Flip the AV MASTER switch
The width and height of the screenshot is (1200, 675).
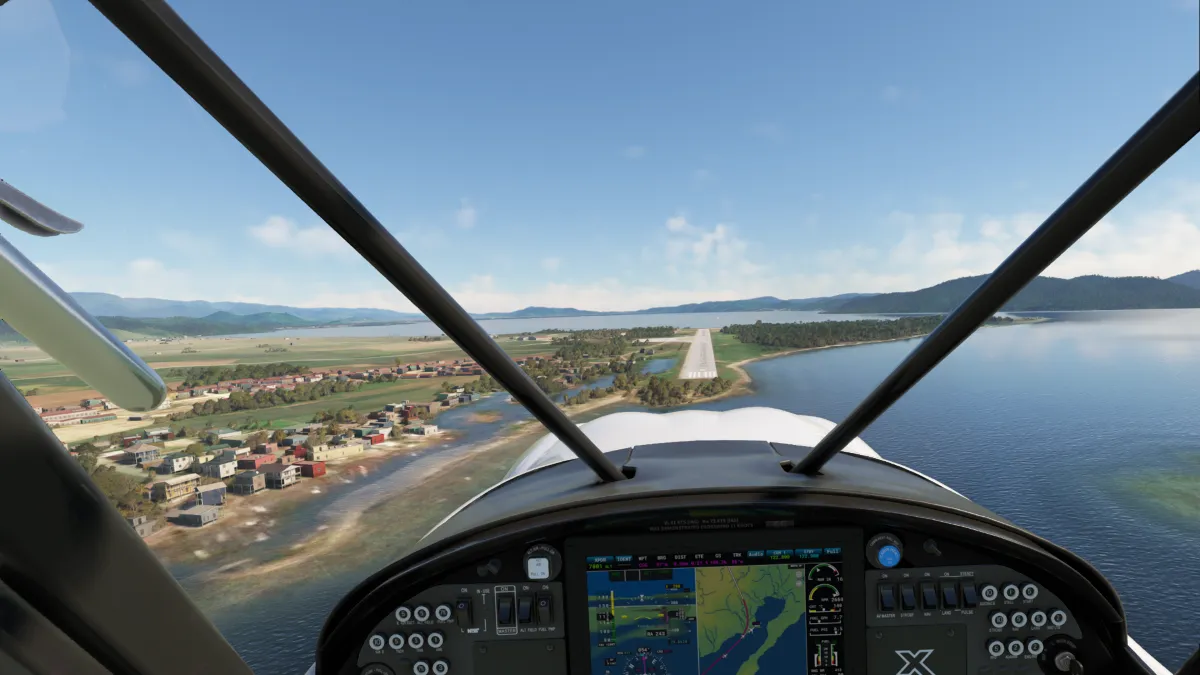click(886, 597)
